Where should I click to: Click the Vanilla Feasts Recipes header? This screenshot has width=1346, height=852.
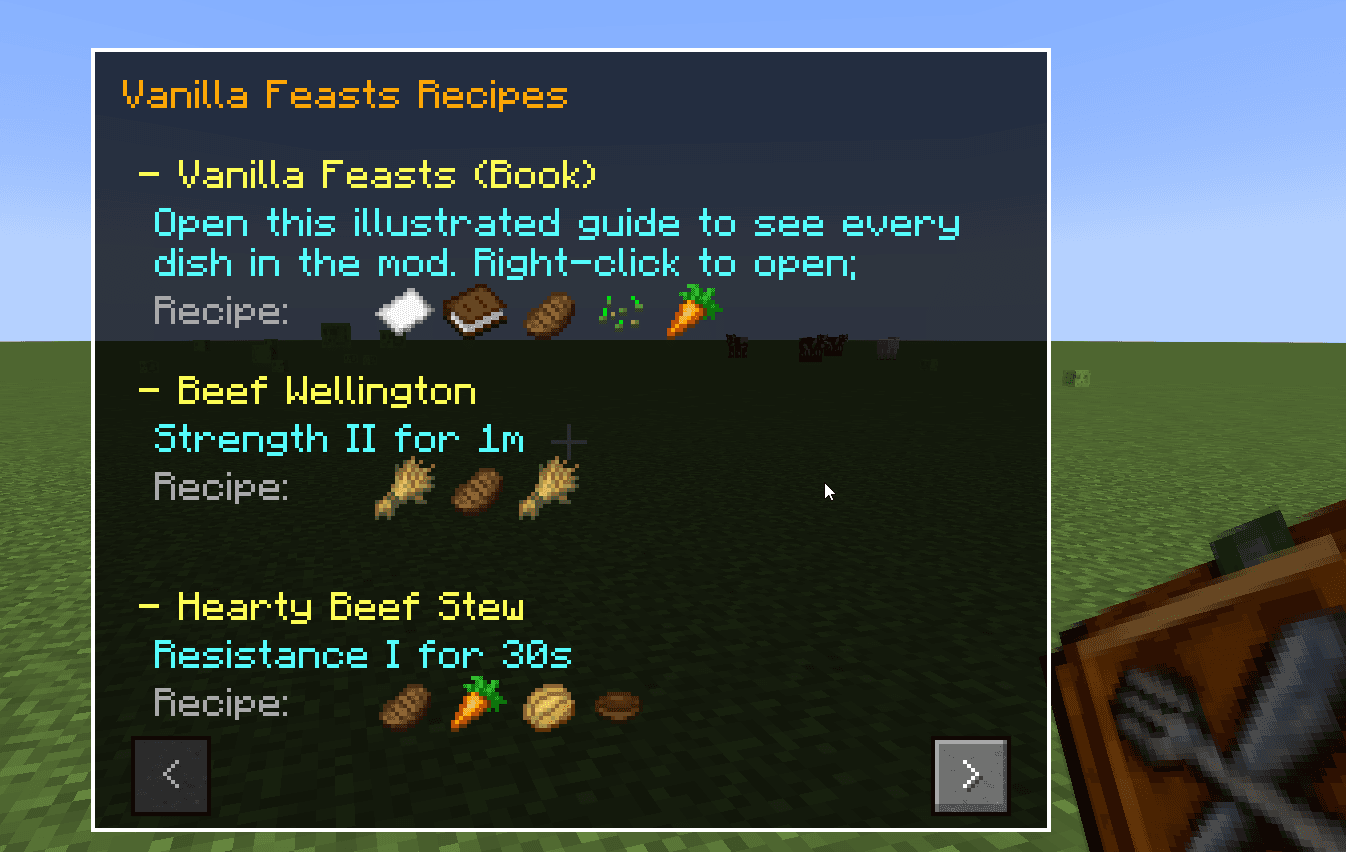tap(344, 94)
